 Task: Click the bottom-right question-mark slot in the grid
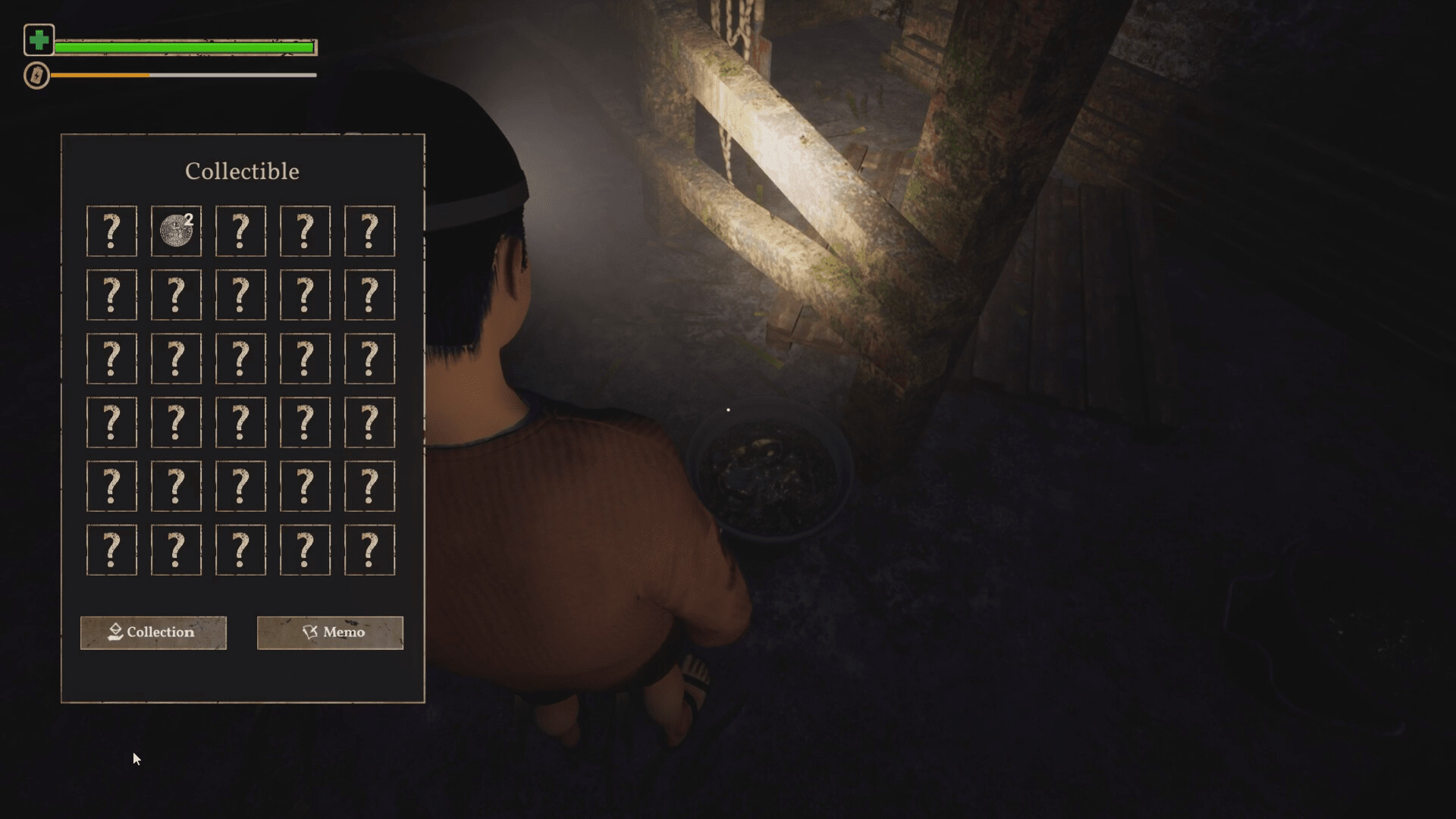(369, 549)
